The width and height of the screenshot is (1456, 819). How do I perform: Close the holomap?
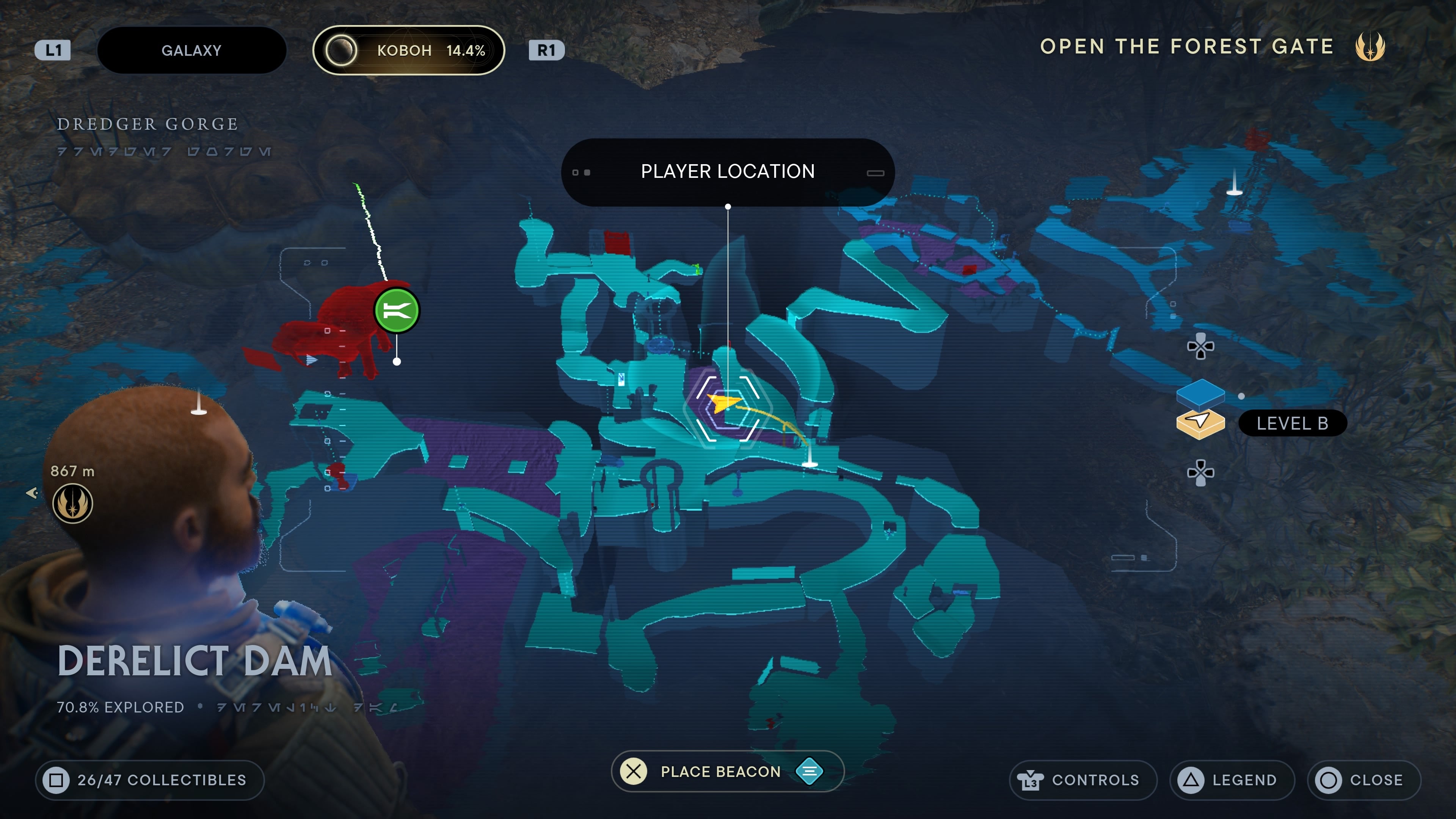[1364, 780]
